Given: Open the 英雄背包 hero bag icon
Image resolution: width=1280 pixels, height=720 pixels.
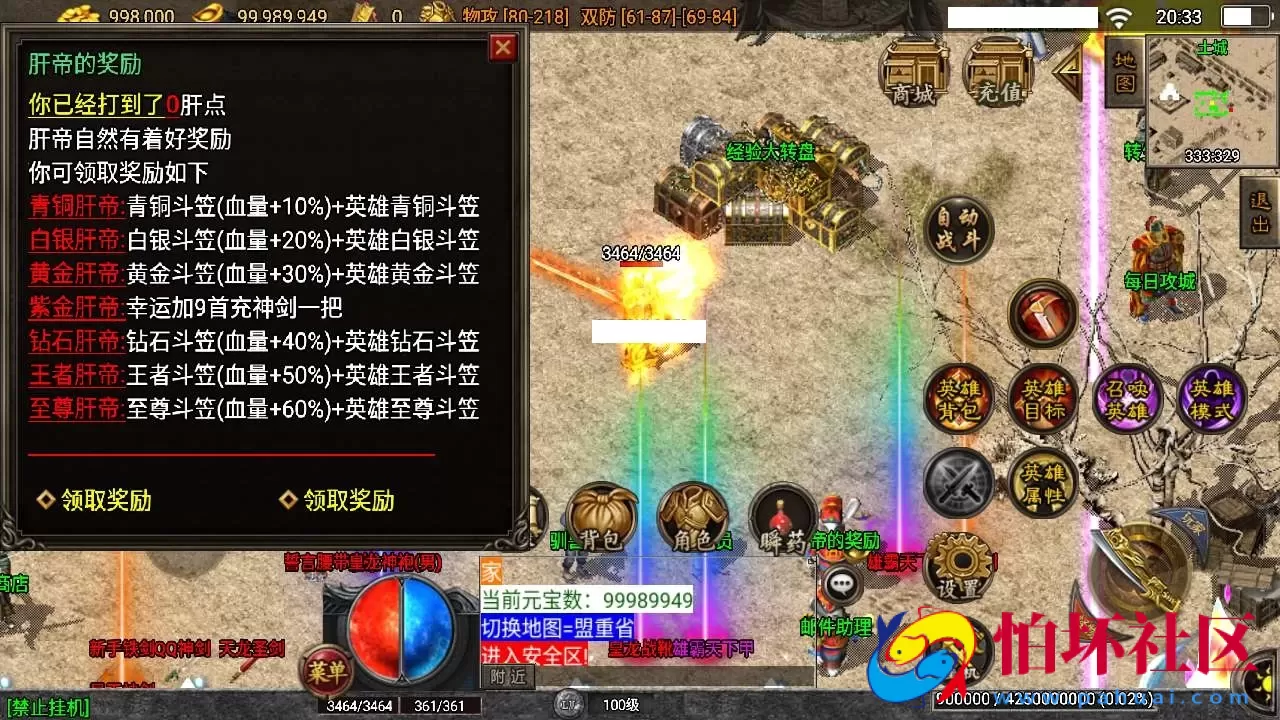Looking at the screenshot, I should click(x=957, y=399).
